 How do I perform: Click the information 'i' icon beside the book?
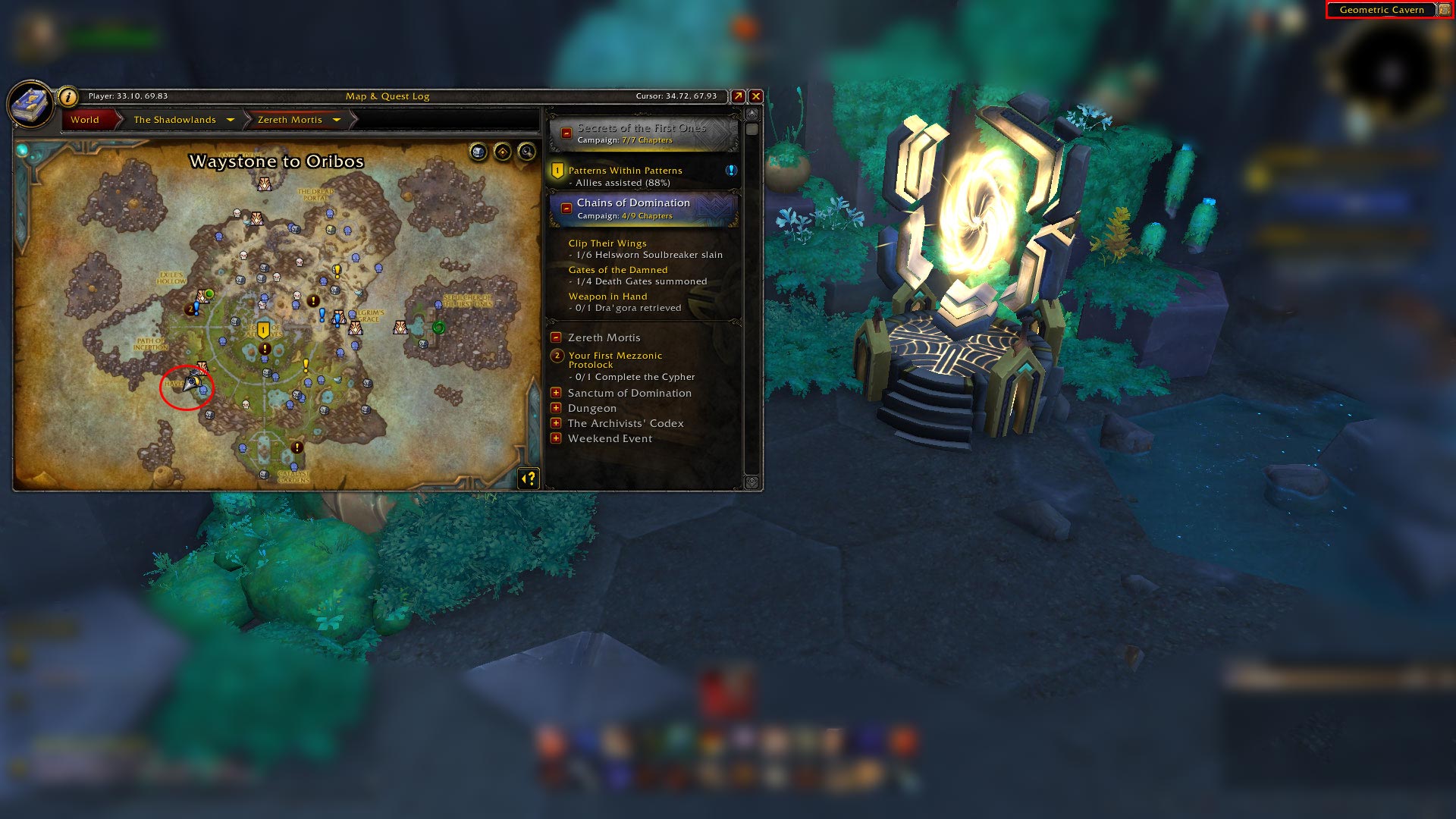coord(67,98)
